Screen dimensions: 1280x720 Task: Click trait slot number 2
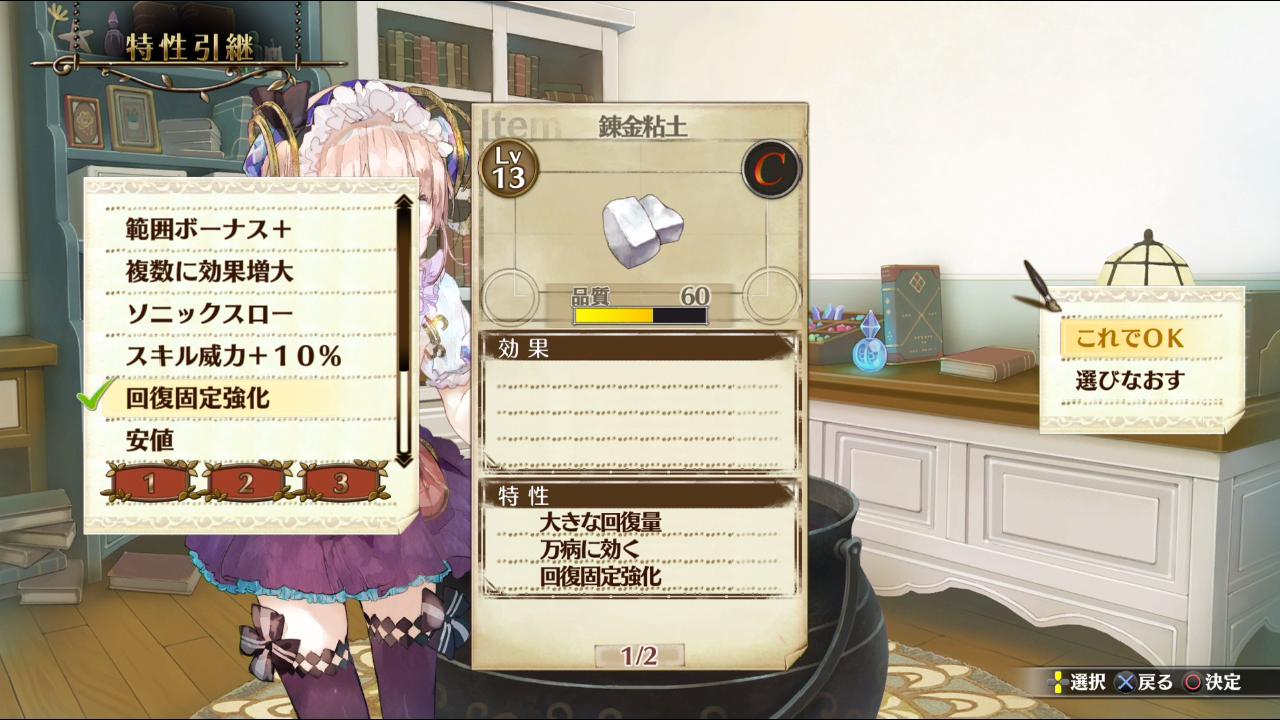pos(245,484)
